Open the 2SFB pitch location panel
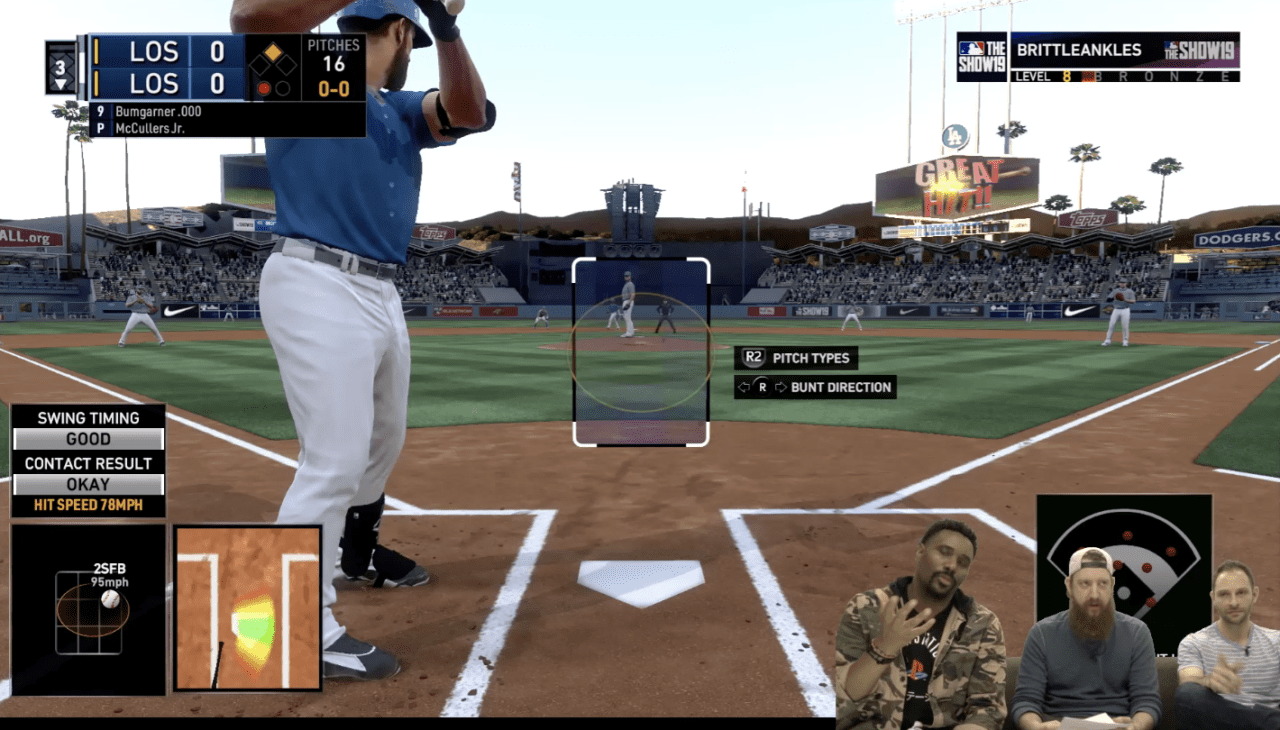Viewport: 1280px width, 730px height. pyautogui.click(x=88, y=609)
